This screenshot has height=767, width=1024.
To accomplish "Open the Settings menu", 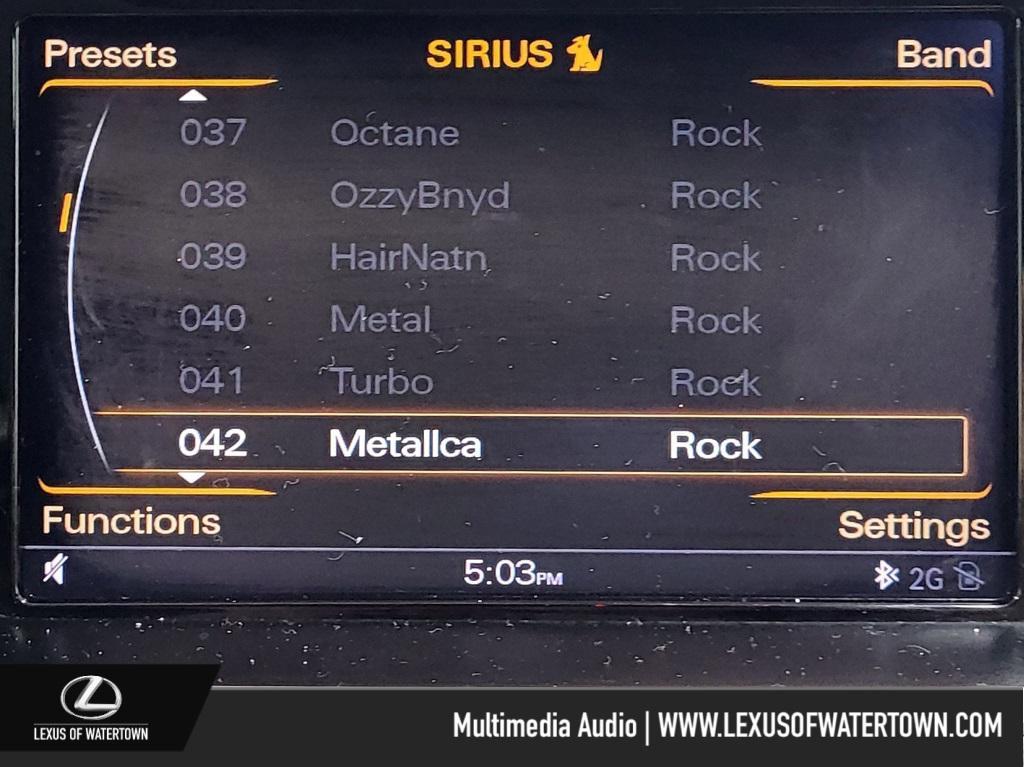I will pyautogui.click(x=913, y=526).
